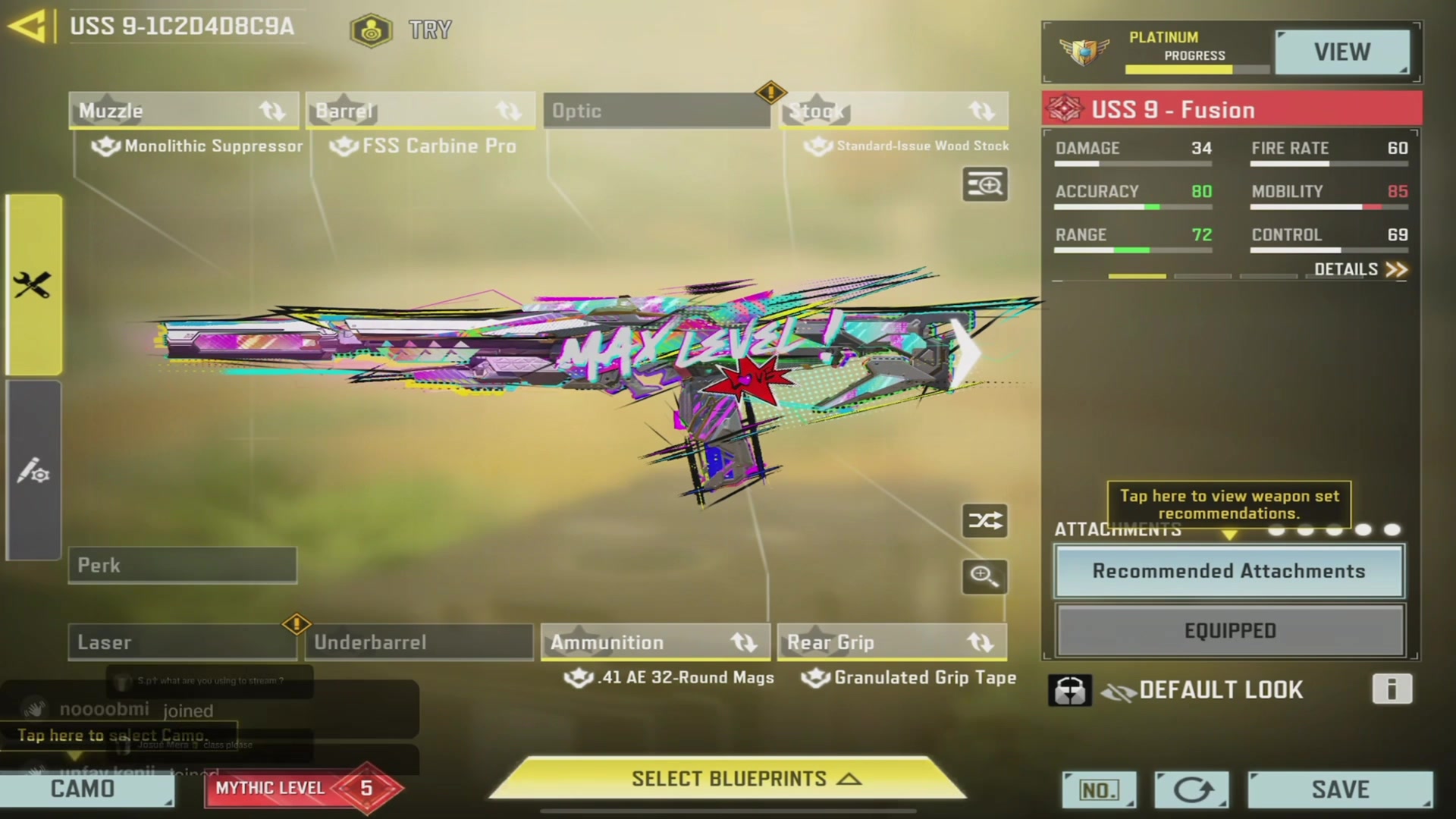Image resolution: width=1456 pixels, height=819 pixels.
Task: Open the Underbarrel slot
Action: (419, 642)
